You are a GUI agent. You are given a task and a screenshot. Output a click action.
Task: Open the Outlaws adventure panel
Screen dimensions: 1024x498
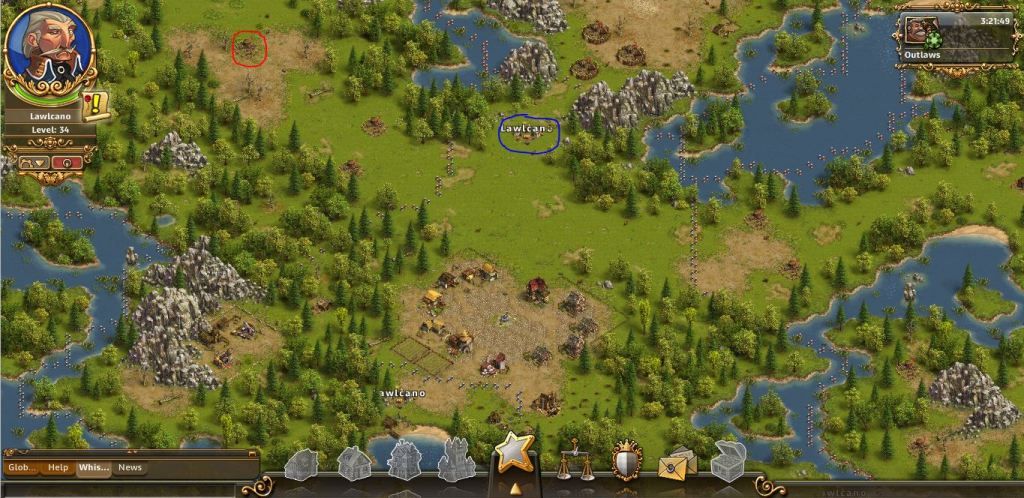(958, 37)
